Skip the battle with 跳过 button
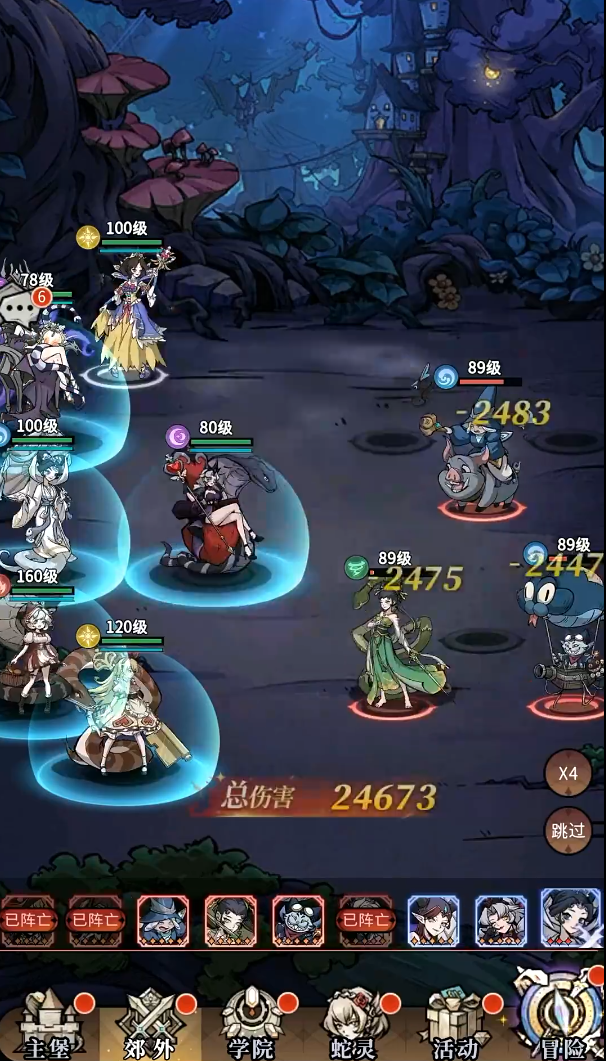The height and width of the screenshot is (1061, 606). pos(568,830)
